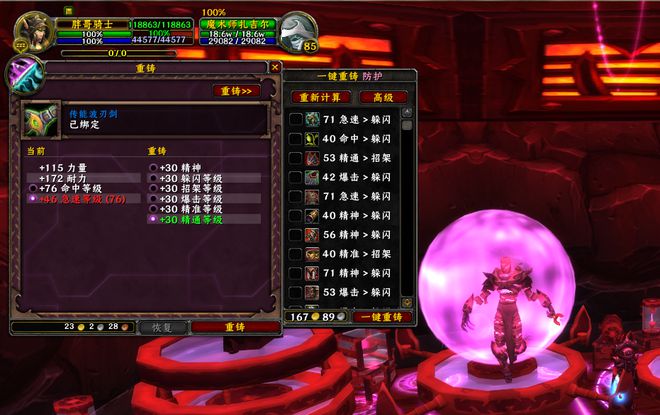Choose the +30 精通等级 reforge option
The width and height of the screenshot is (660, 415).
coord(153,218)
